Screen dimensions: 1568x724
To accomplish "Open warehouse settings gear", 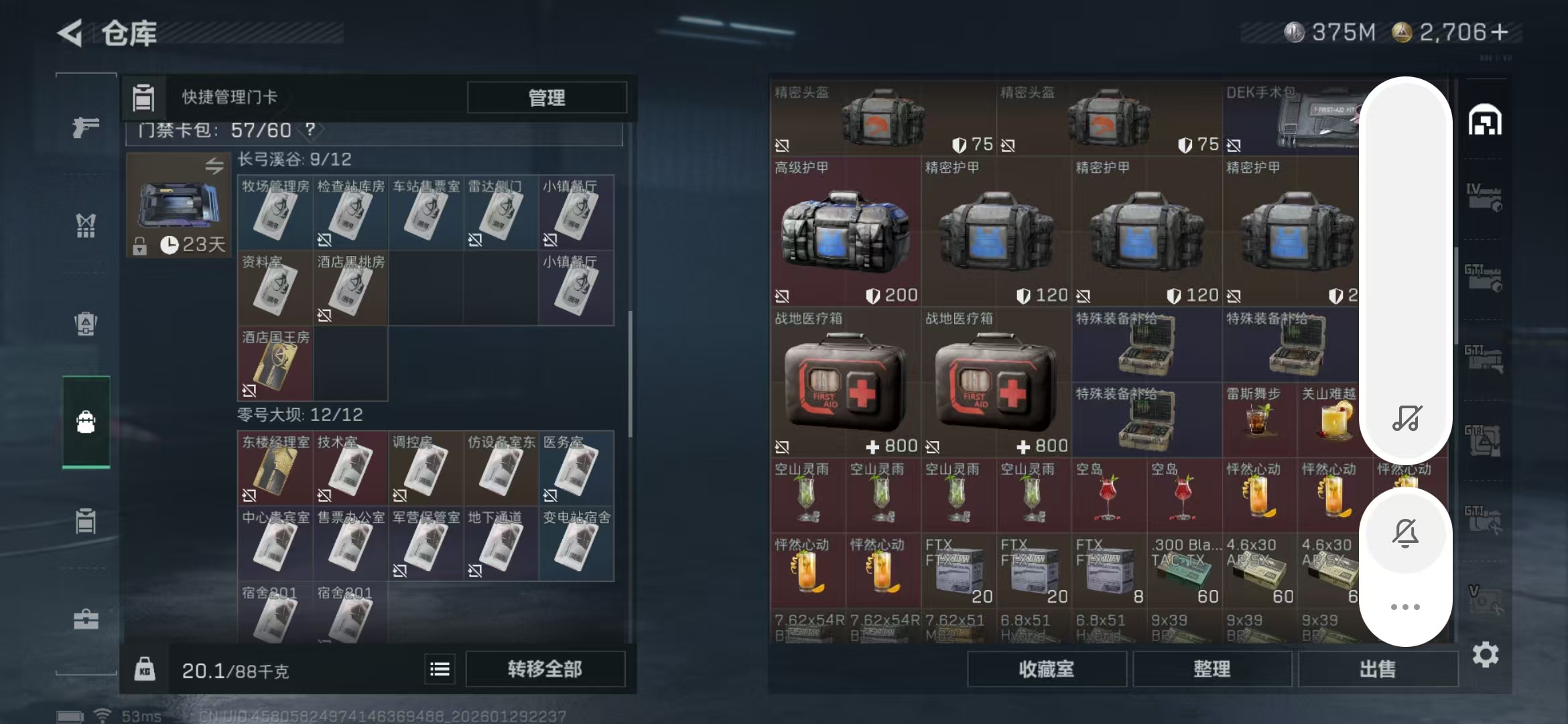I will click(x=1485, y=654).
